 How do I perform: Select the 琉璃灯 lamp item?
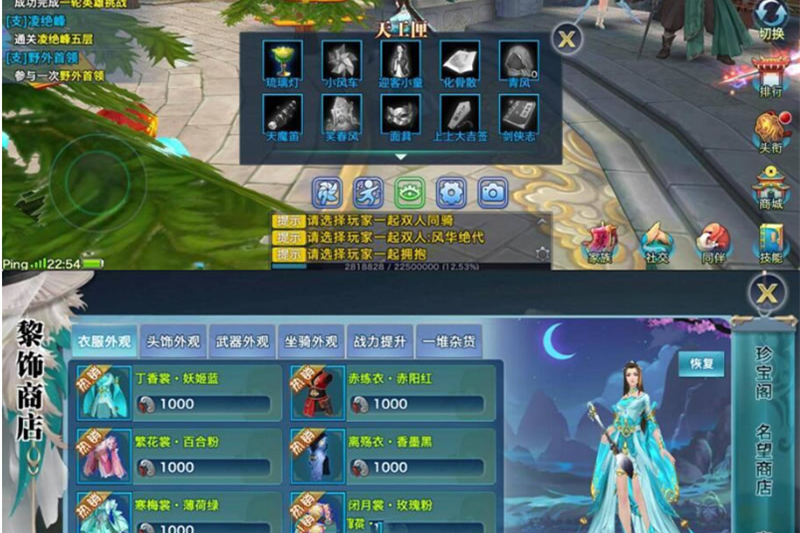point(282,62)
